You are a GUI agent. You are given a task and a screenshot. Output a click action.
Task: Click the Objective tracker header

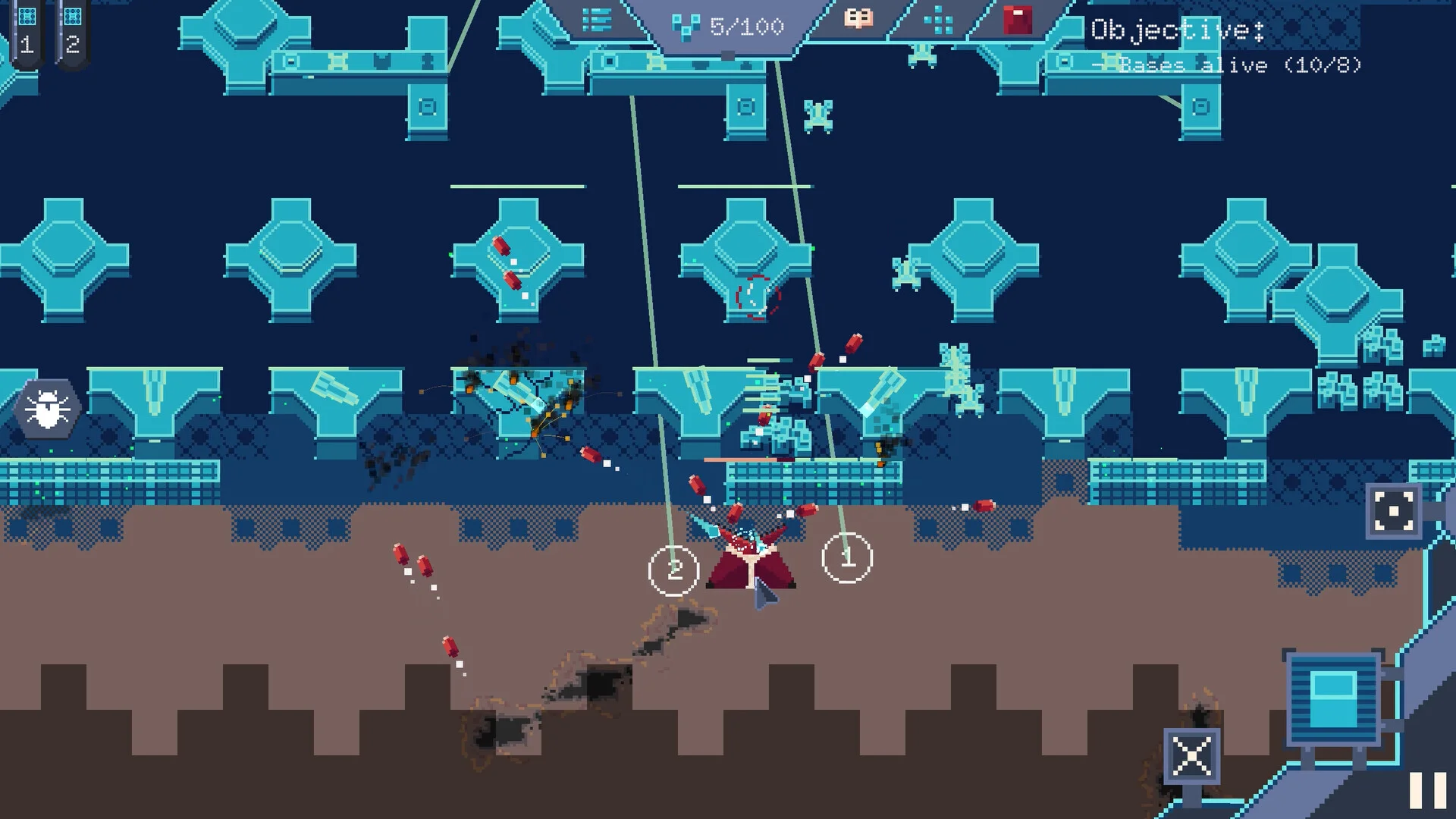pos(1177,30)
